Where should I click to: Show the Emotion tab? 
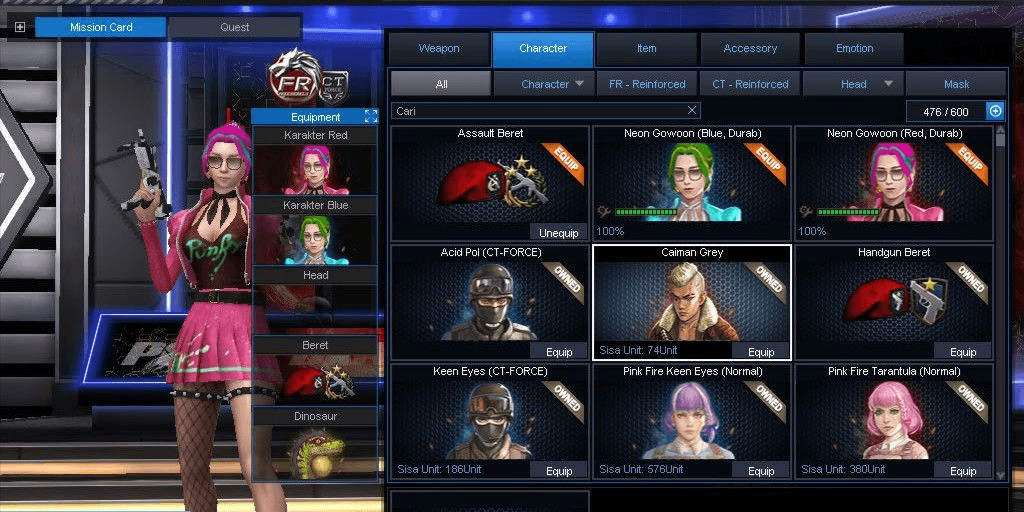tap(854, 49)
